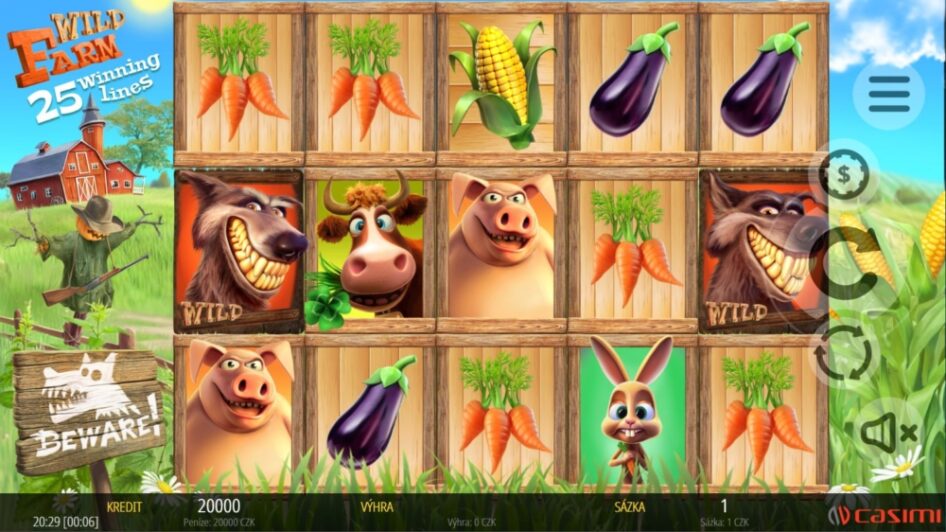Open the hamburger menu
Image resolution: width=946 pixels, height=532 pixels.
click(889, 95)
